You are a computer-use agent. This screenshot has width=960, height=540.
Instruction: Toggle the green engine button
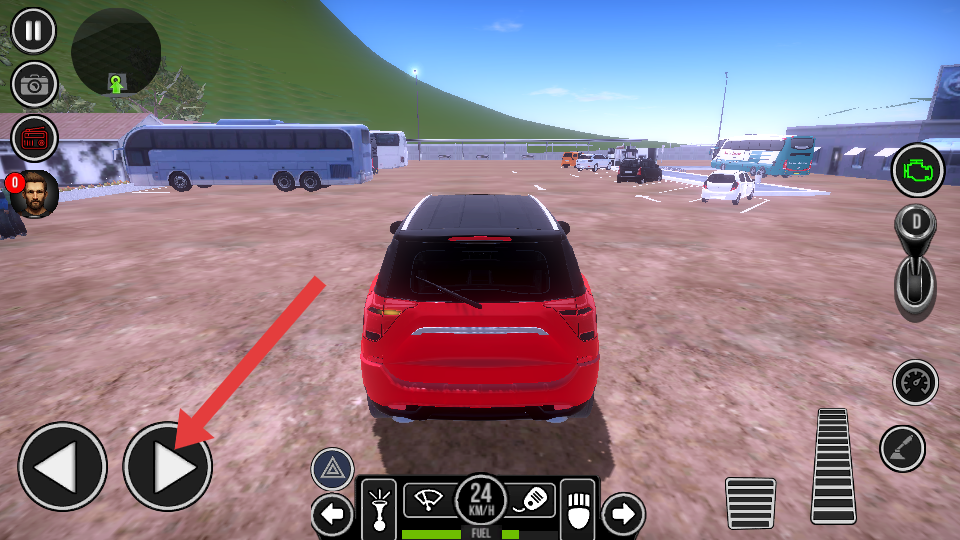(917, 170)
